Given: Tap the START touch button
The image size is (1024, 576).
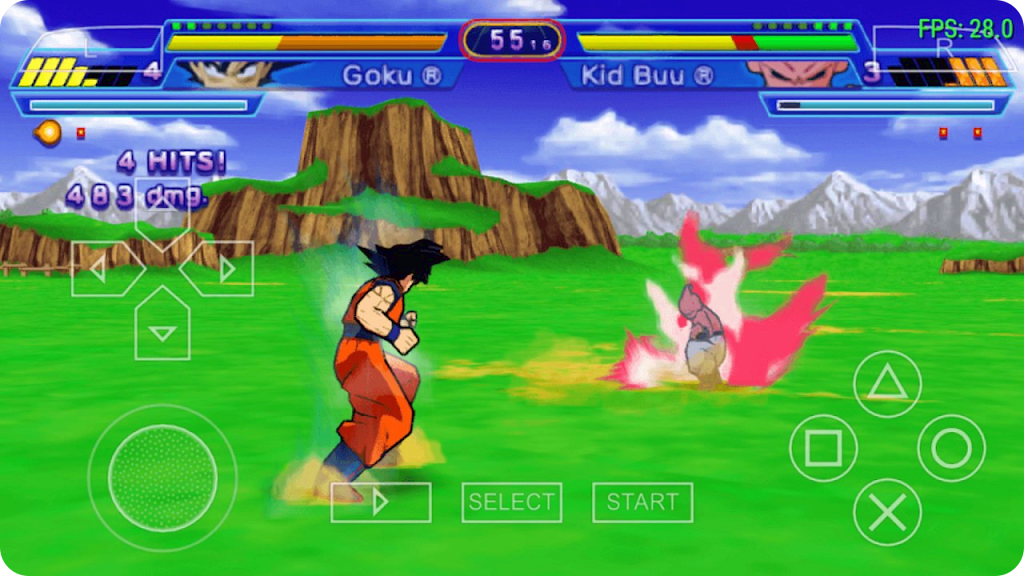Looking at the screenshot, I should [642, 502].
